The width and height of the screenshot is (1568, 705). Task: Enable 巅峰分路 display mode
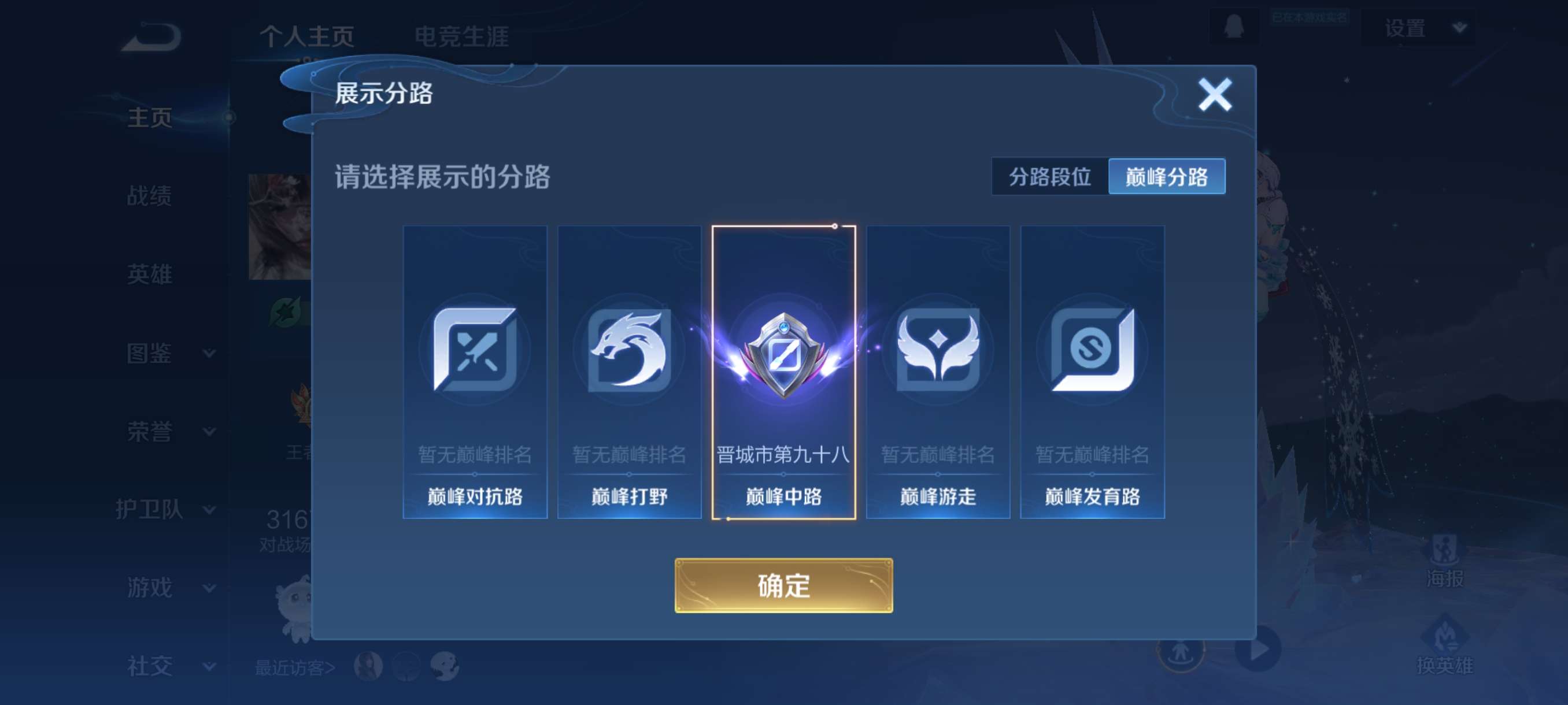click(1167, 176)
